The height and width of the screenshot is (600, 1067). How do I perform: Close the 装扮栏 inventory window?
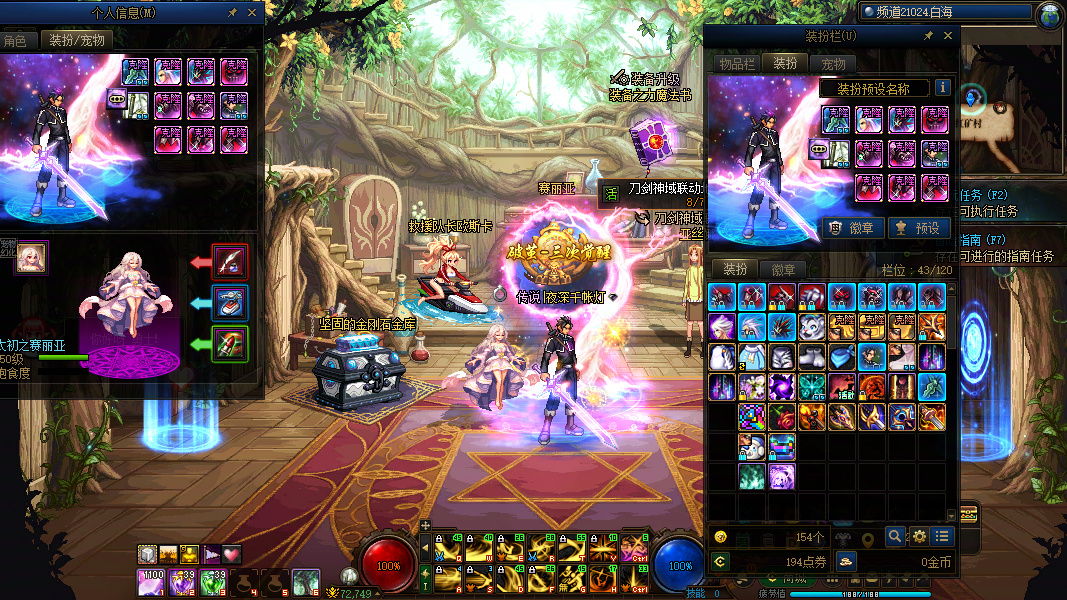tap(948, 36)
